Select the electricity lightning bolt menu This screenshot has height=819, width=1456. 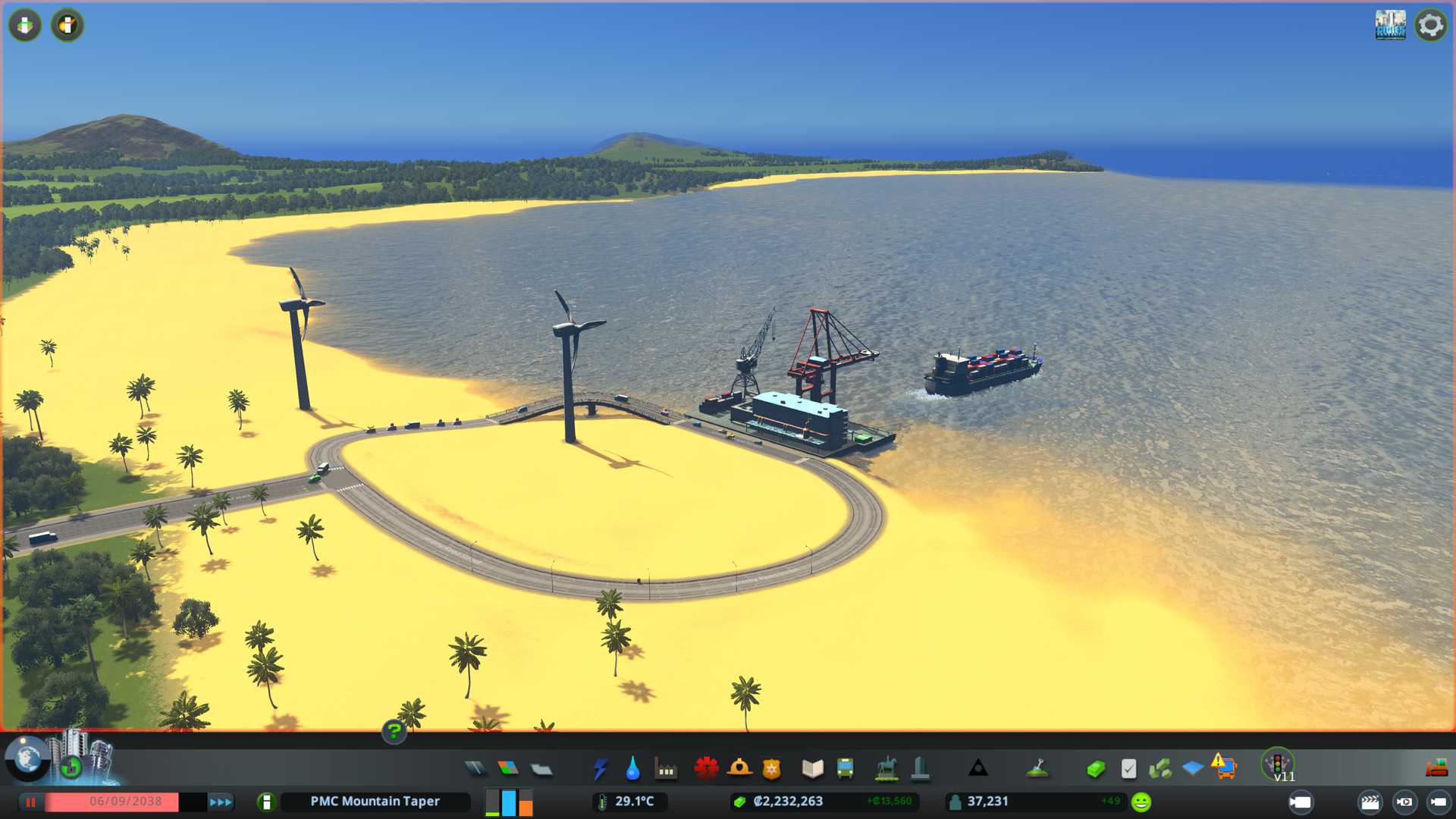pos(600,769)
